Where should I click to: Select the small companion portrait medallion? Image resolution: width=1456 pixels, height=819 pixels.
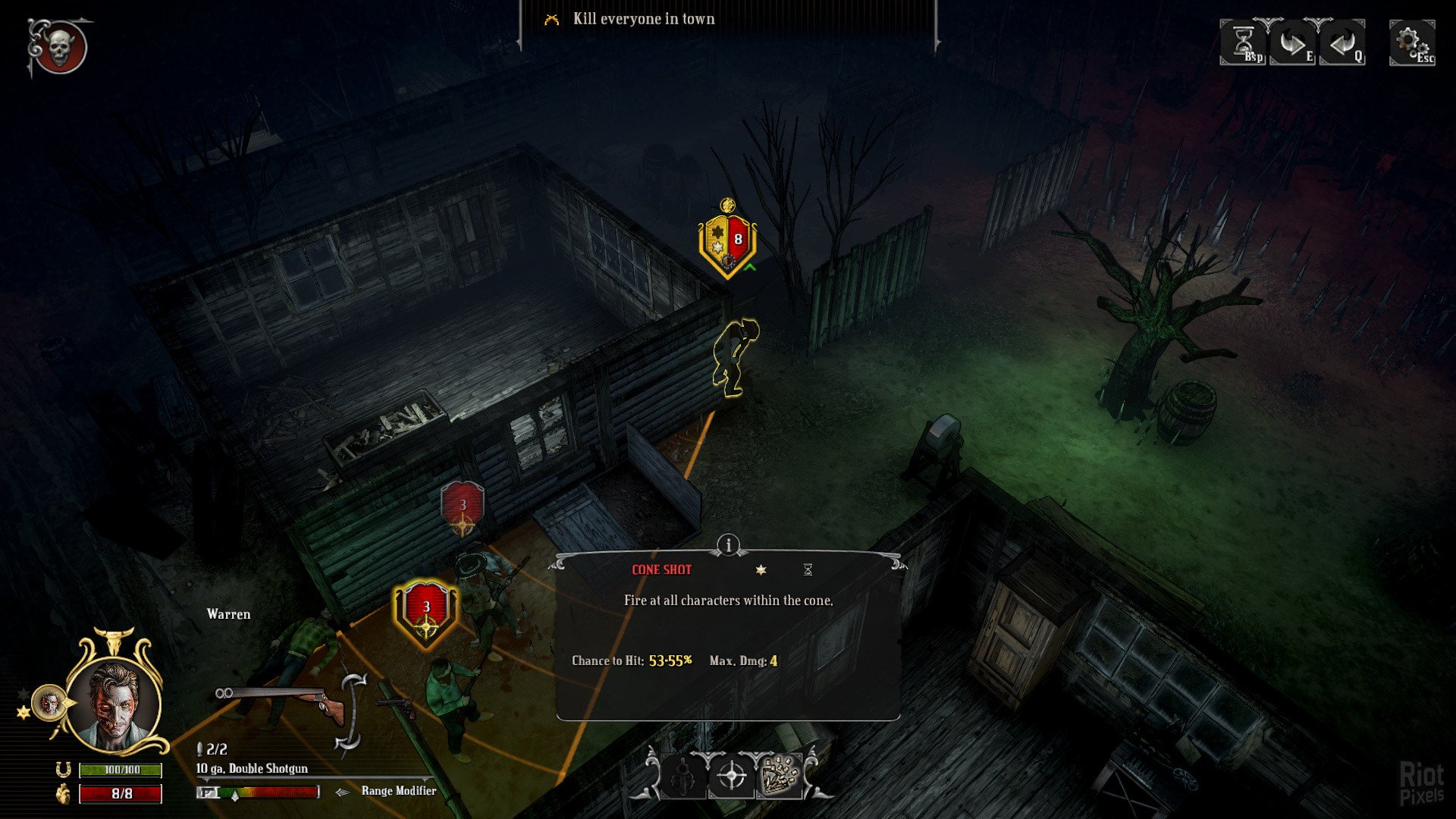[x=49, y=703]
